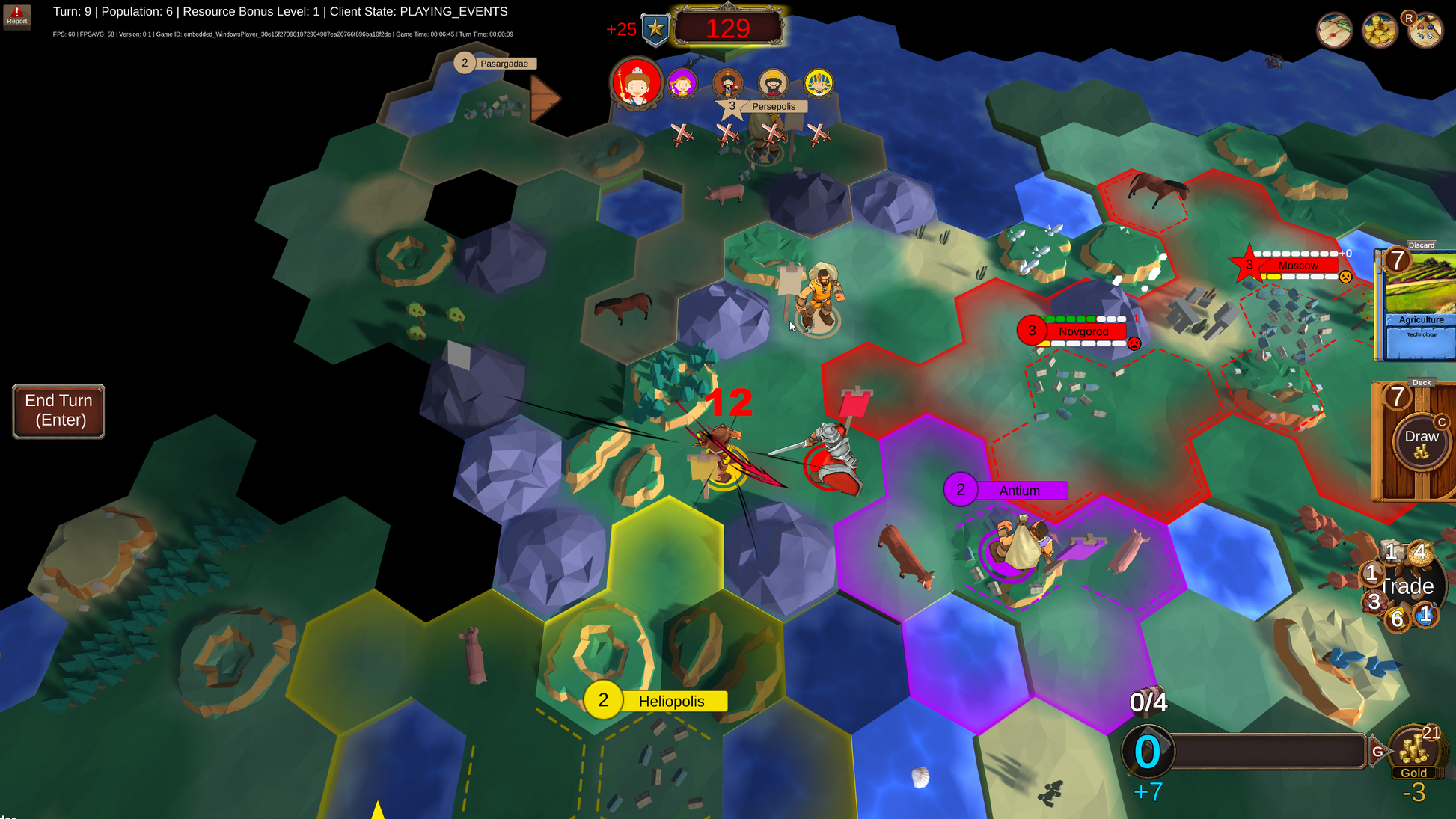1456x819 pixels.
Task: Select the Pasargadae city label
Action: point(504,64)
